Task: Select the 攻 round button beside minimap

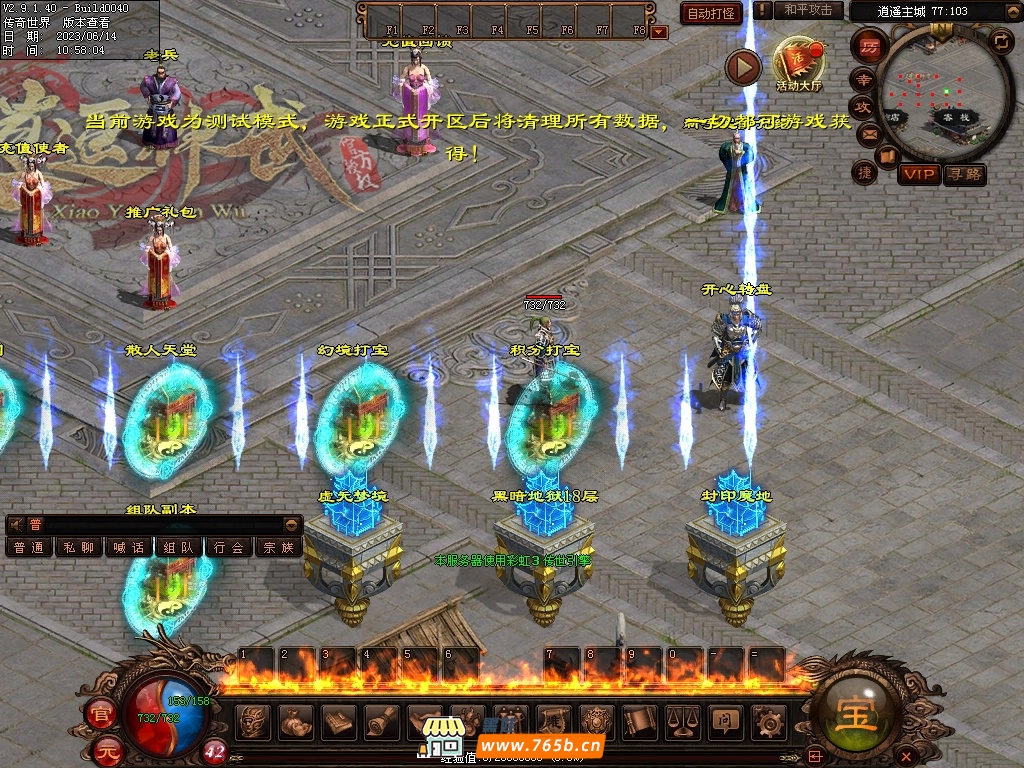Action: (862, 106)
